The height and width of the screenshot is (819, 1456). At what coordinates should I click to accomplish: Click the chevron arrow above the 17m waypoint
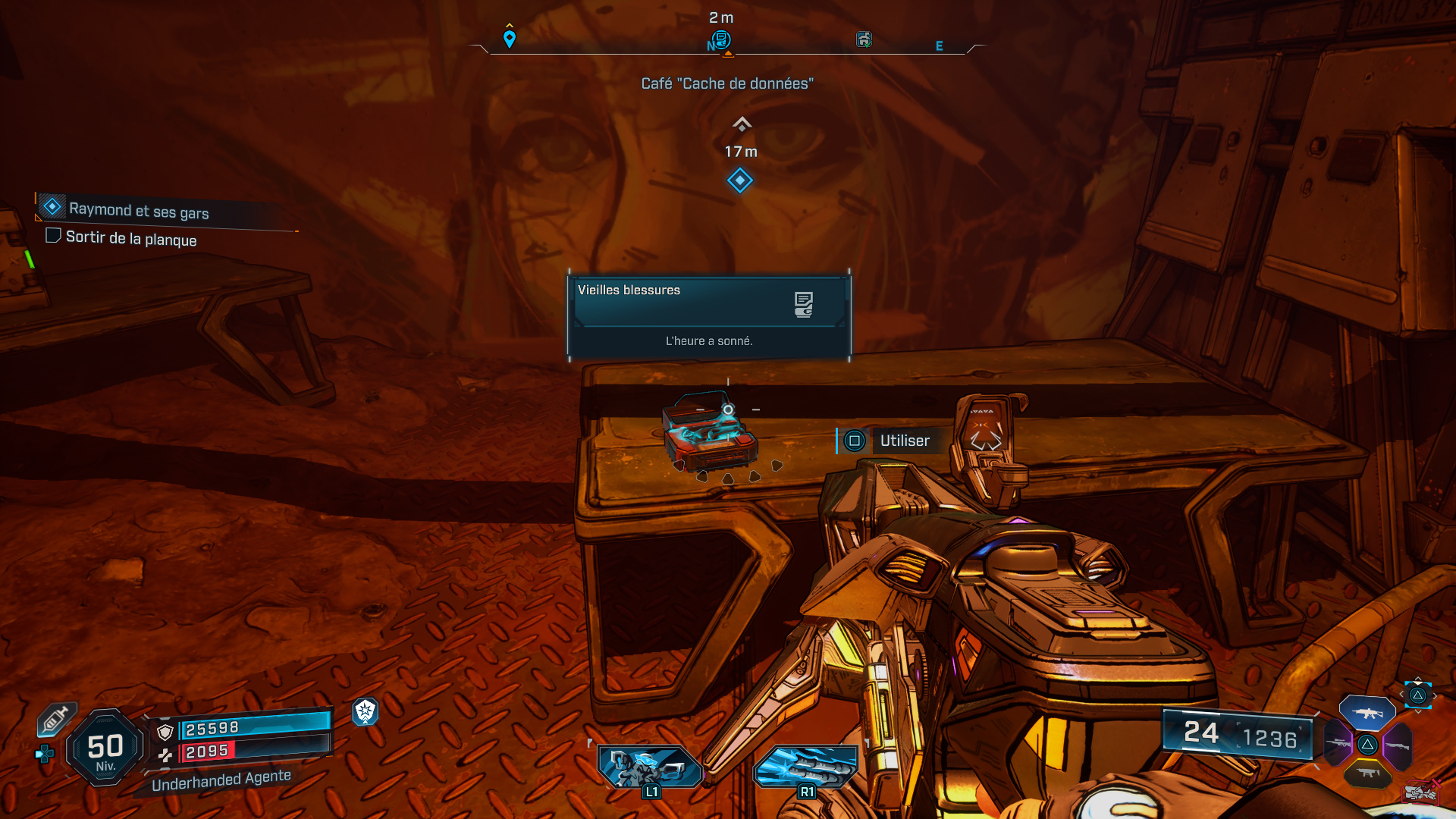[x=741, y=123]
